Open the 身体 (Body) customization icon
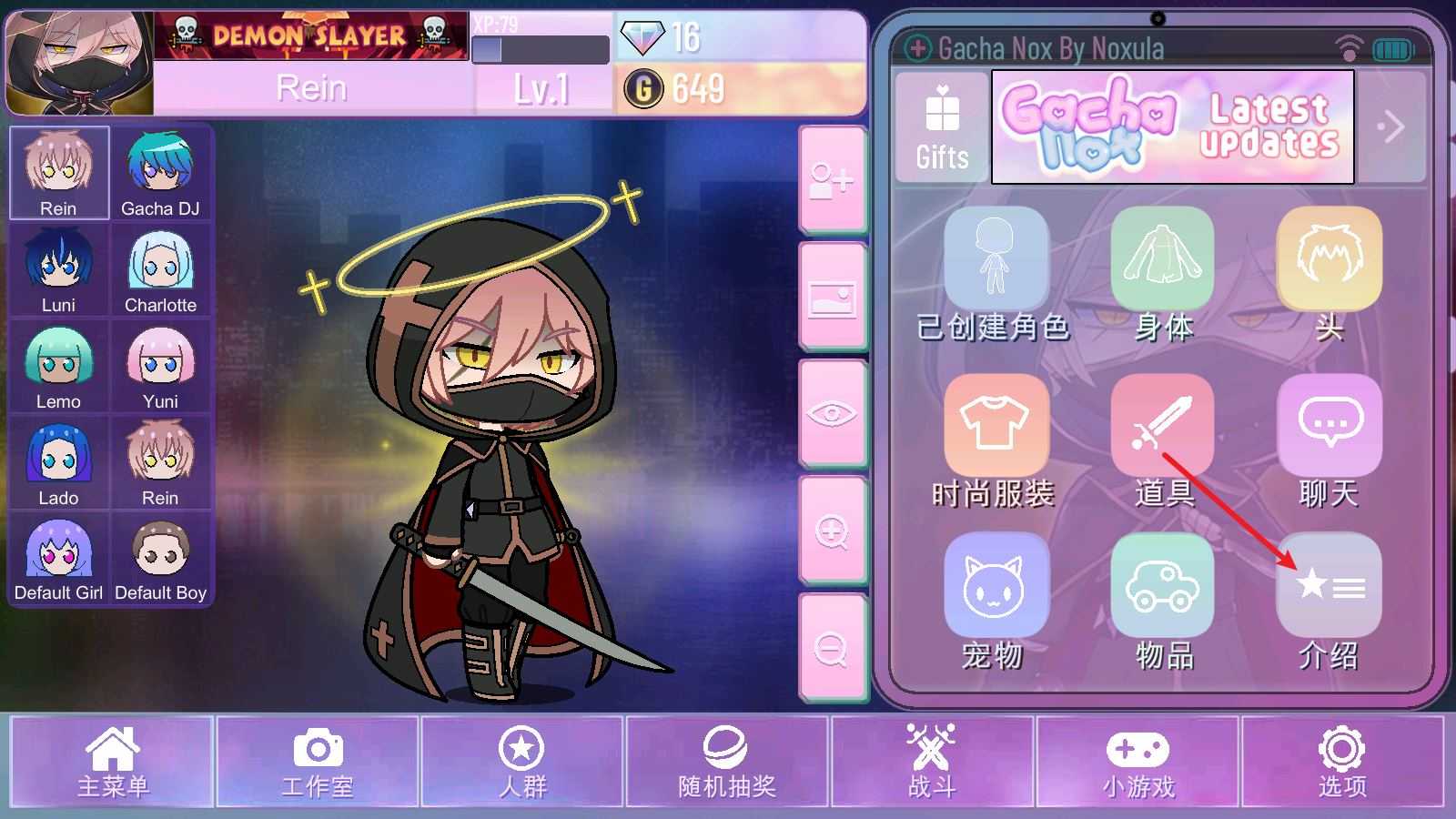The width and height of the screenshot is (1456, 819). click(x=1165, y=259)
